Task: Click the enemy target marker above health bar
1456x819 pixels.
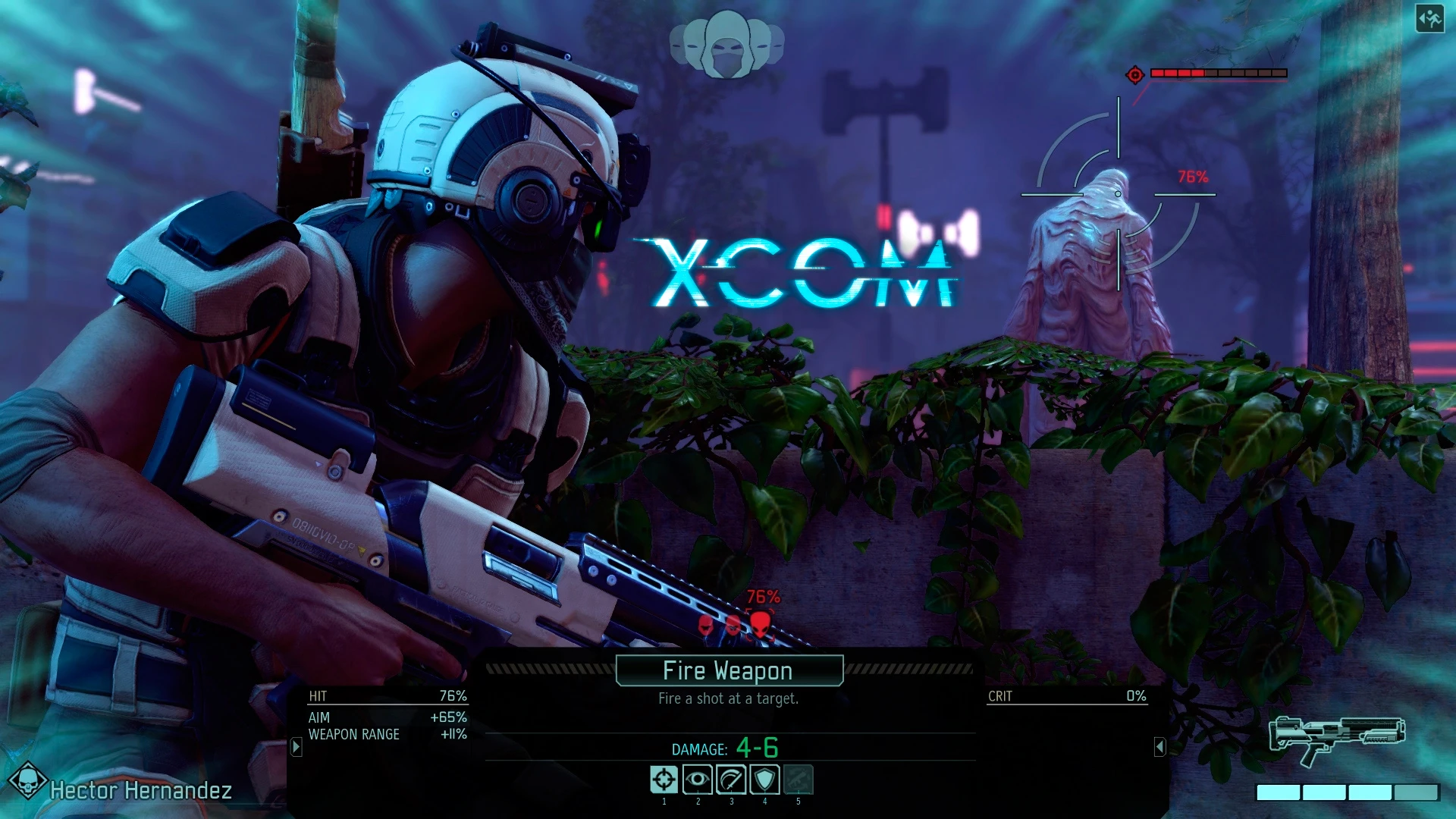Action: [1134, 75]
